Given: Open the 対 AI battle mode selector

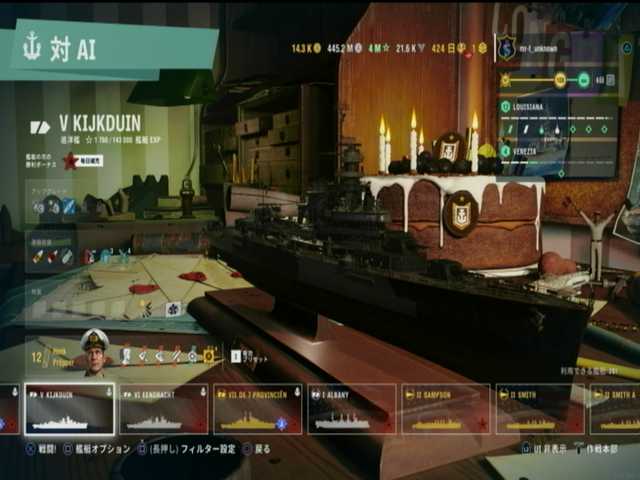Looking at the screenshot, I should pyautogui.click(x=110, y=51).
